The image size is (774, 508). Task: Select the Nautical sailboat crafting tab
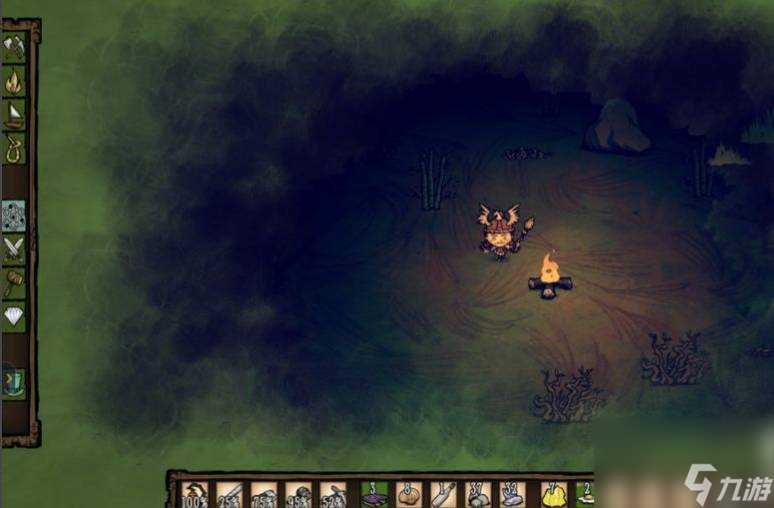(x=14, y=117)
